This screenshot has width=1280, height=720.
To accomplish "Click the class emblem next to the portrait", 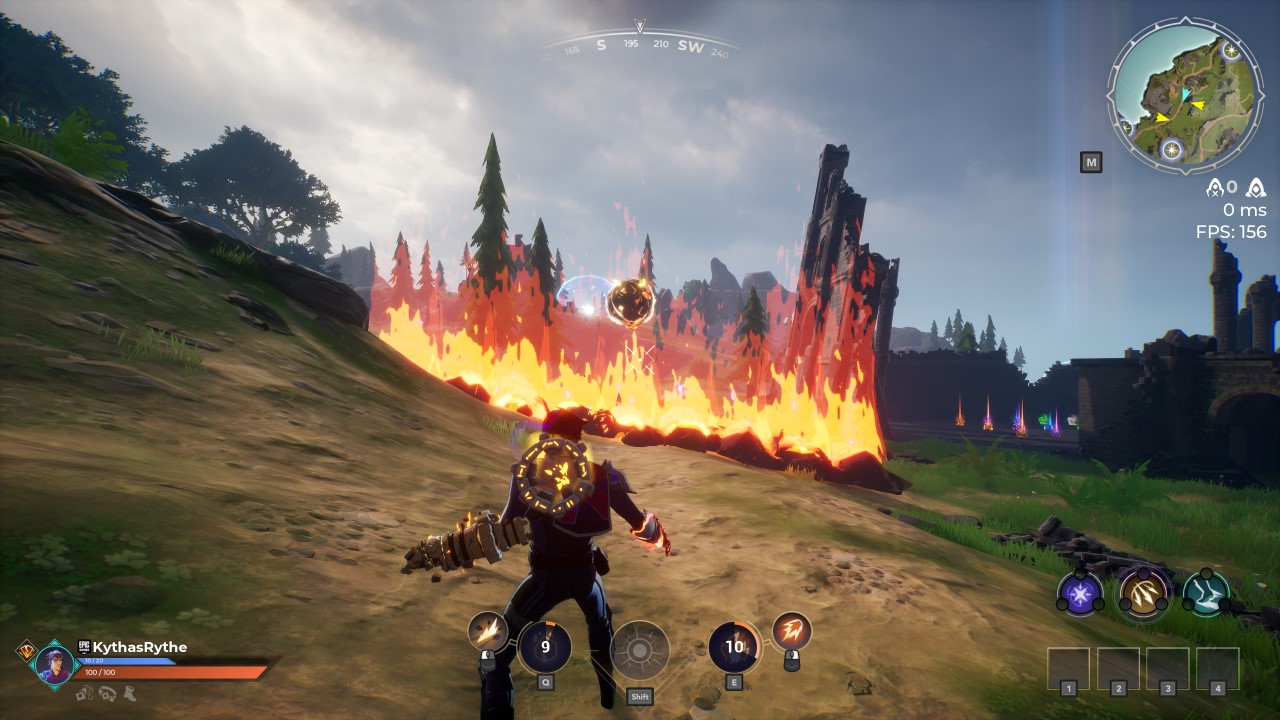I will tap(26, 649).
